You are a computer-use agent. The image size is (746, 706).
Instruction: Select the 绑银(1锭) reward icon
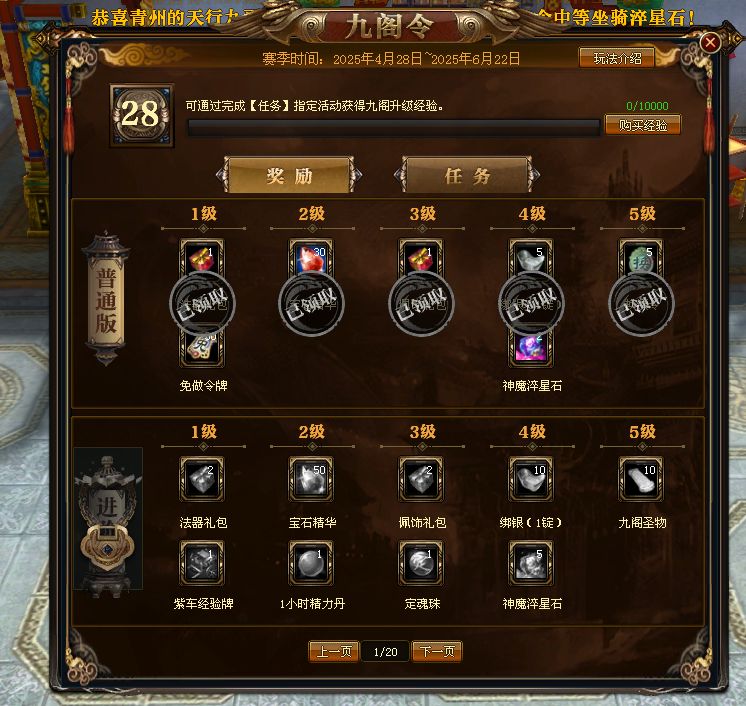pos(531,479)
